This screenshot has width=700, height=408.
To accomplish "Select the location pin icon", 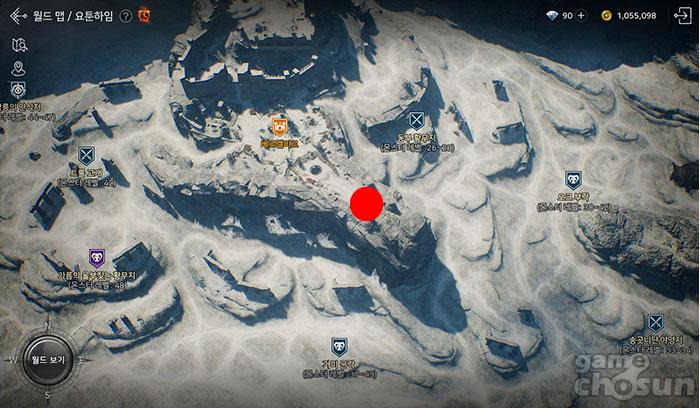I will tap(17, 68).
